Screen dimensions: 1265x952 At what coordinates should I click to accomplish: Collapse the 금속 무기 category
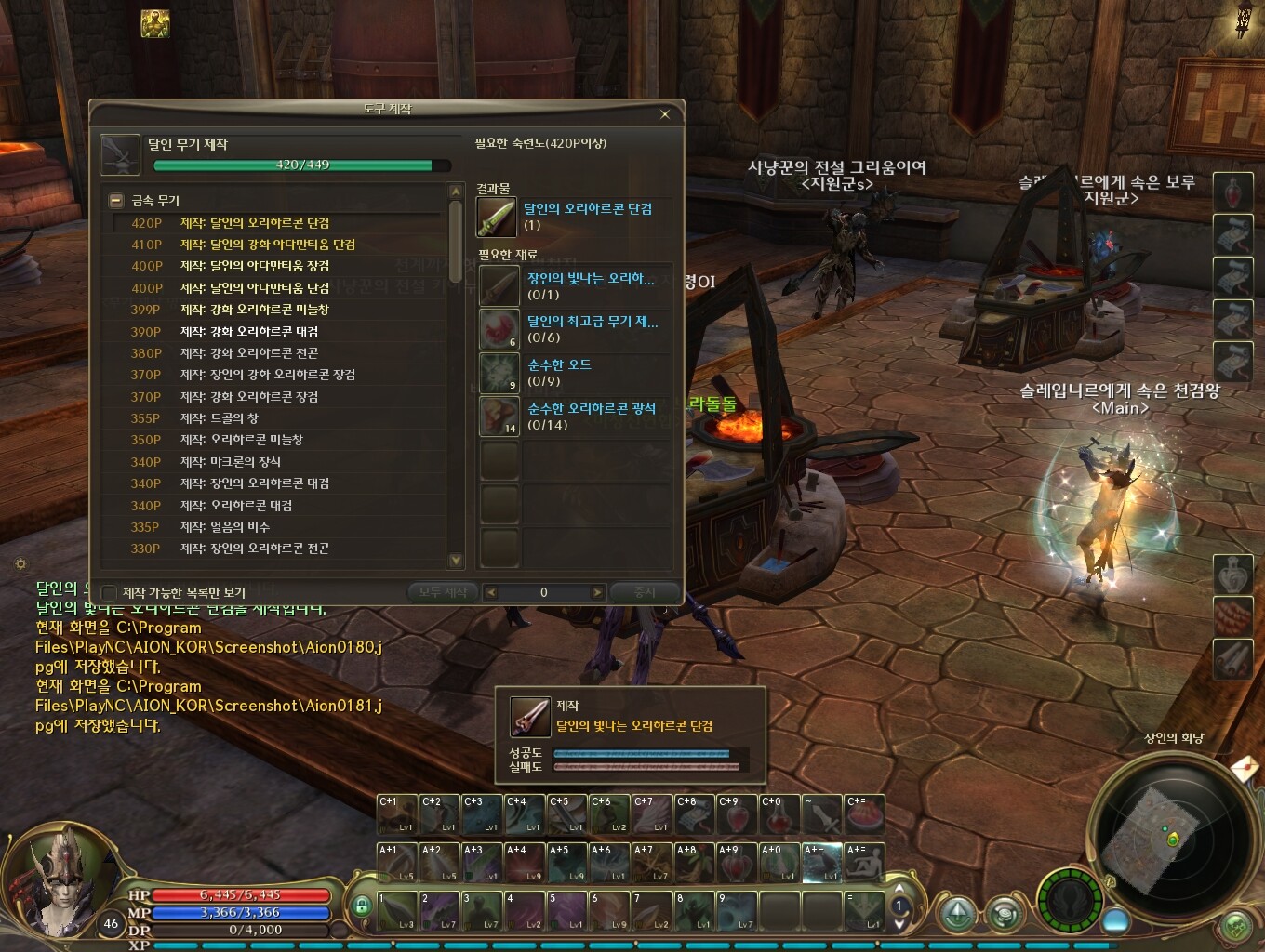(116, 201)
